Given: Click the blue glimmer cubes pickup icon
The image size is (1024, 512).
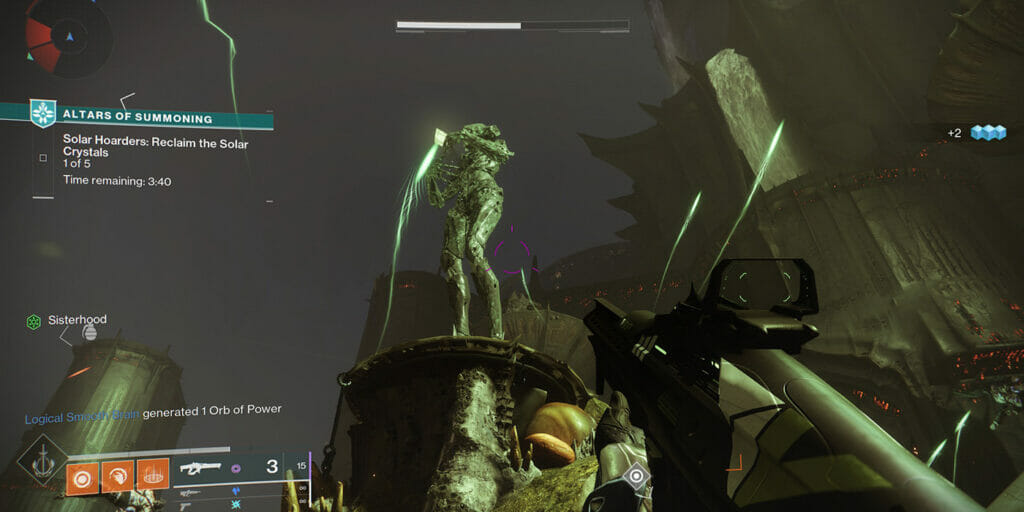Looking at the screenshot, I should coord(987,133).
